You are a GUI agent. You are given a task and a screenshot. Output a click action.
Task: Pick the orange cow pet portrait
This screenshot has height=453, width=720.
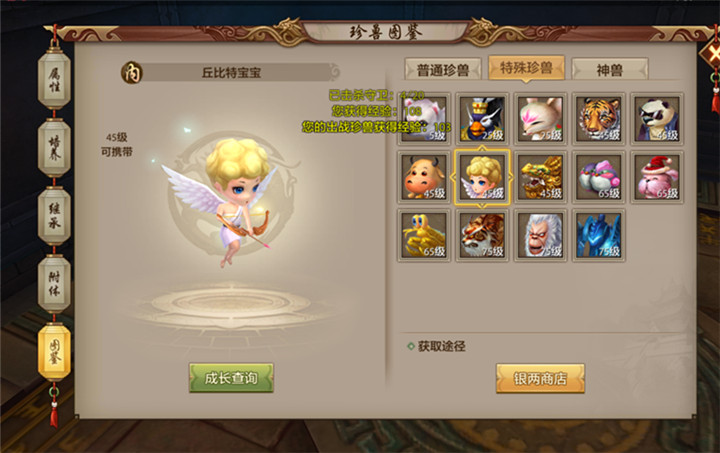click(424, 177)
